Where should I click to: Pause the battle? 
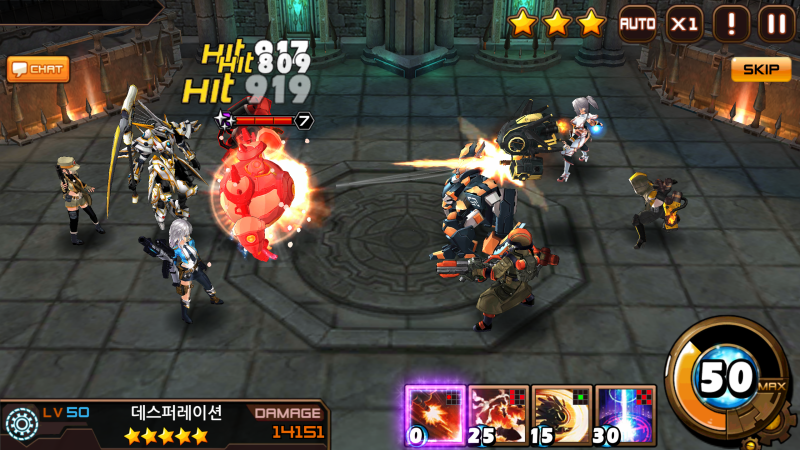(775, 22)
